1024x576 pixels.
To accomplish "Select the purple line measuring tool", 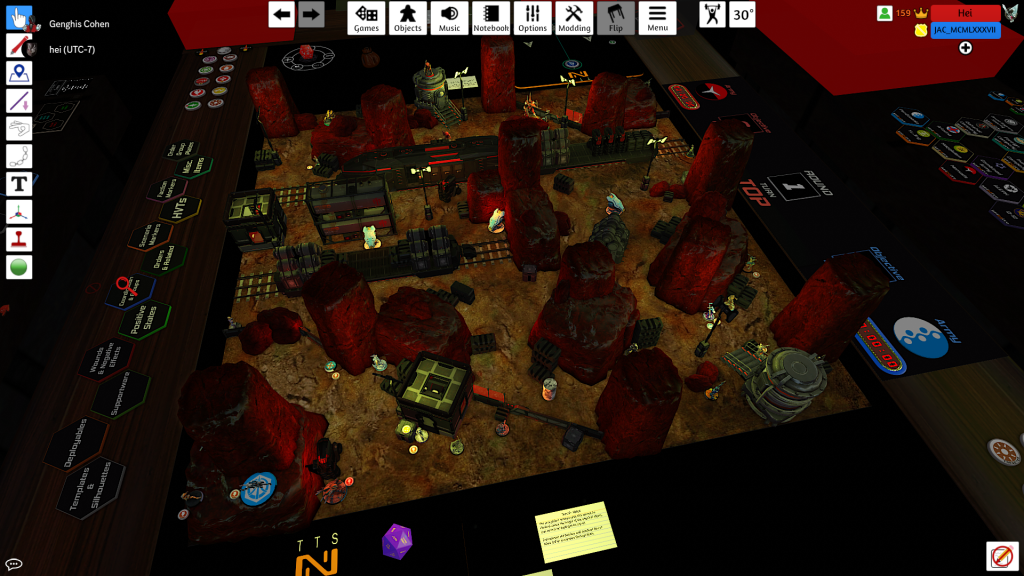I will (20, 101).
